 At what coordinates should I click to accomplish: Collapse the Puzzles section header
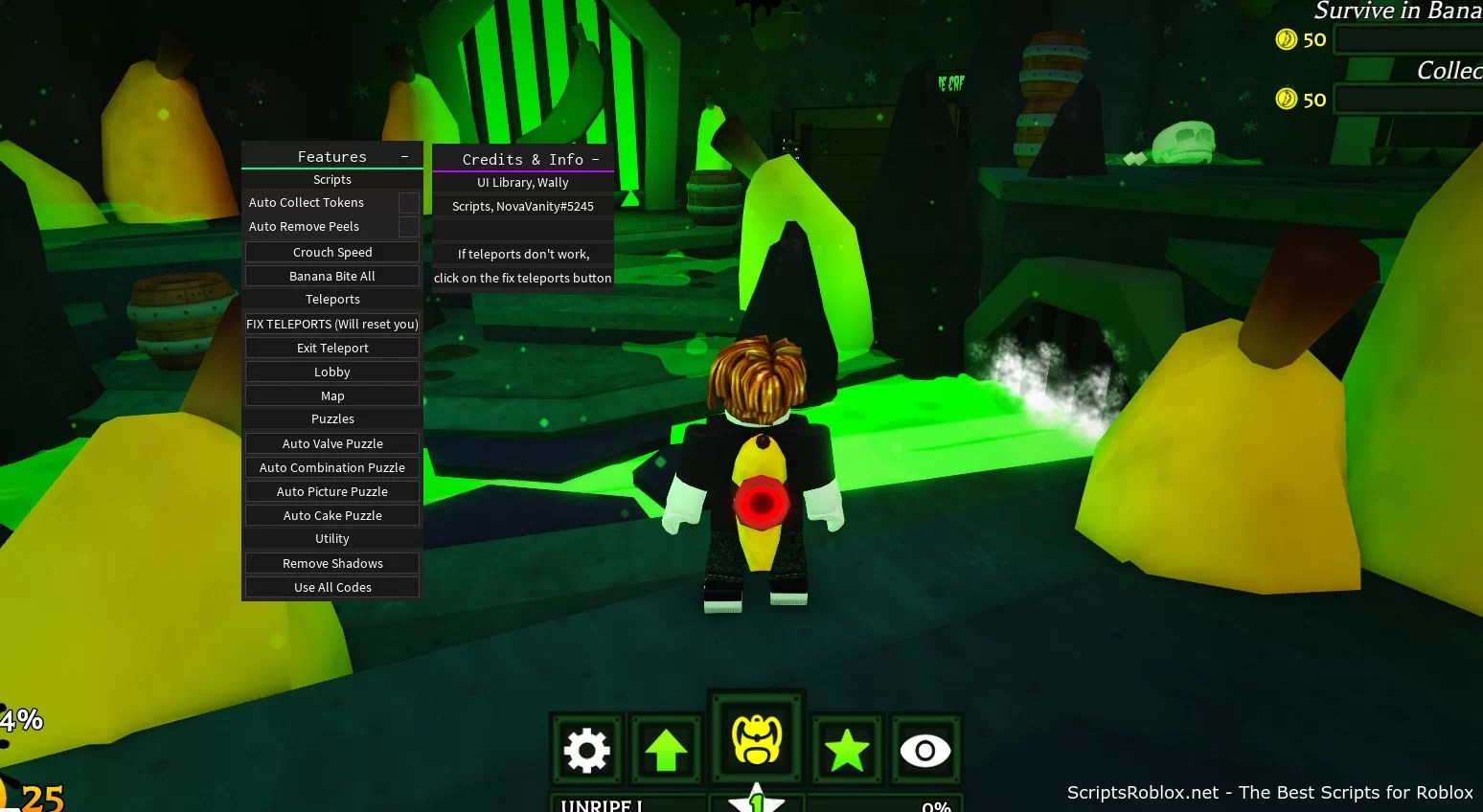pos(332,418)
